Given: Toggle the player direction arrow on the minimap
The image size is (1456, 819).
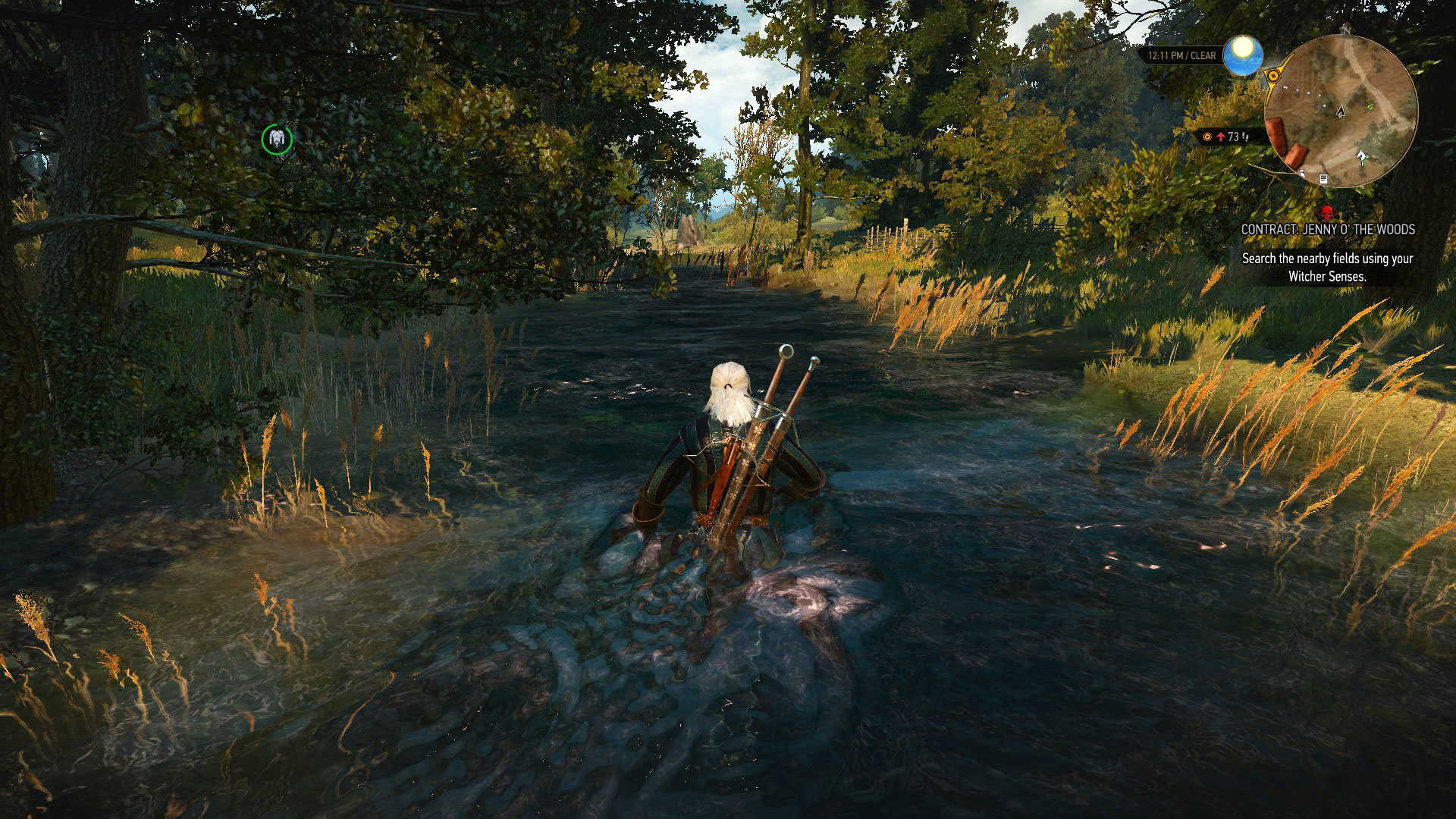Looking at the screenshot, I should click(x=1341, y=111).
